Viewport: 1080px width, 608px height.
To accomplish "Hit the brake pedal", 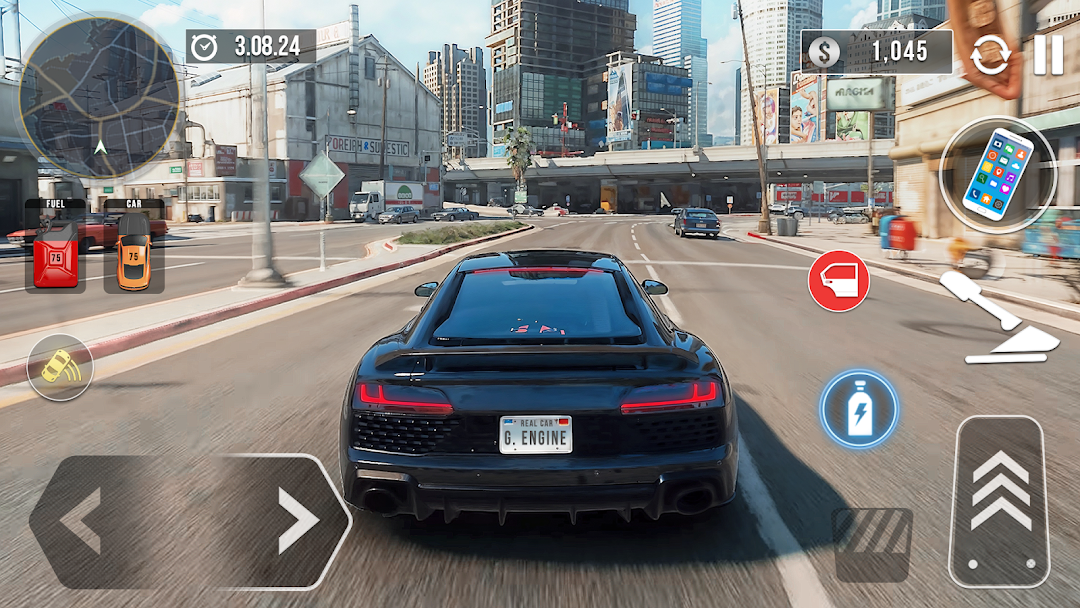I will point(872,544).
